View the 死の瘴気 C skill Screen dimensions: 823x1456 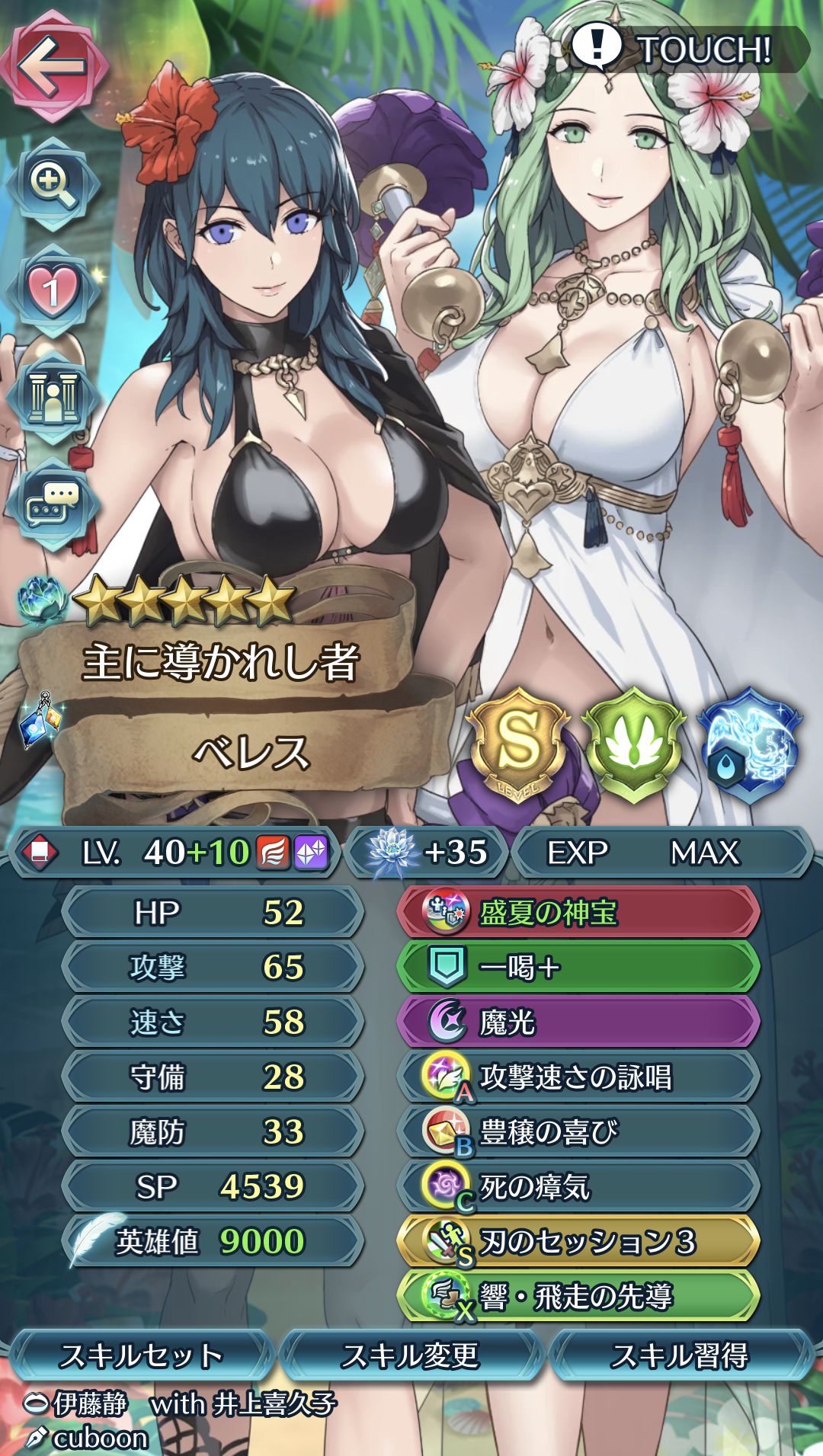pos(578,1186)
